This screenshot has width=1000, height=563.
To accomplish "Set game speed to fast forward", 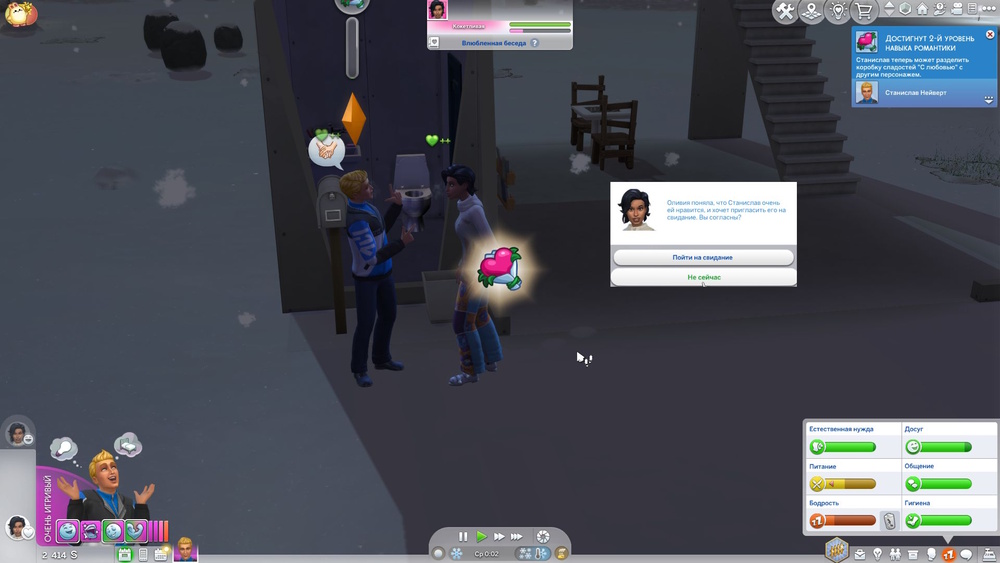I will 499,537.
